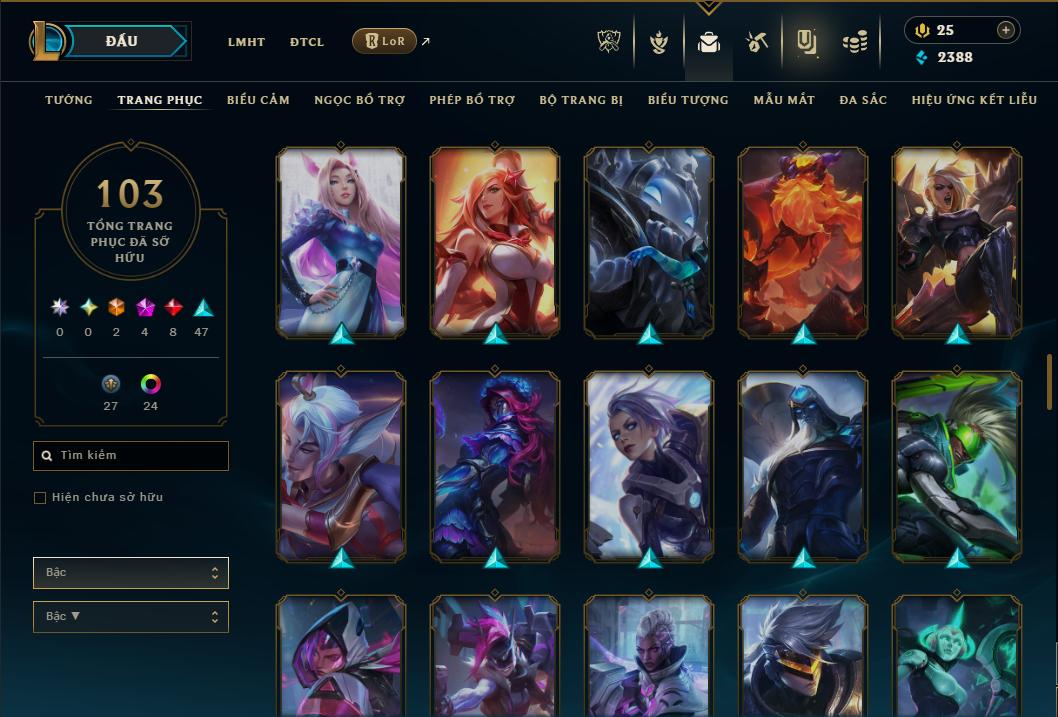
Task: Go to the PHÉP BỔ TRỢ tab
Action: (472, 100)
